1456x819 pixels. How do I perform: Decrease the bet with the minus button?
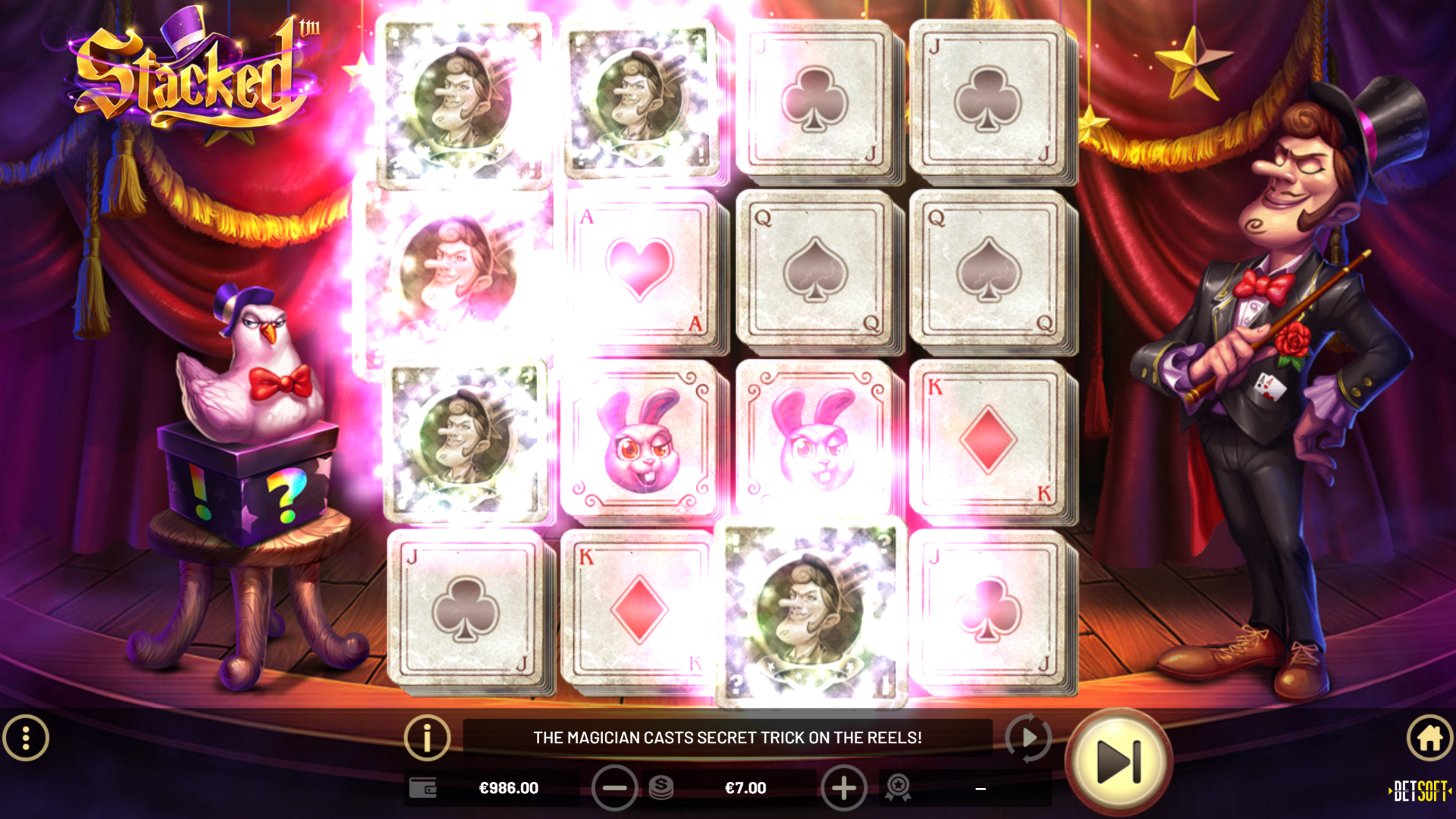tap(615, 788)
